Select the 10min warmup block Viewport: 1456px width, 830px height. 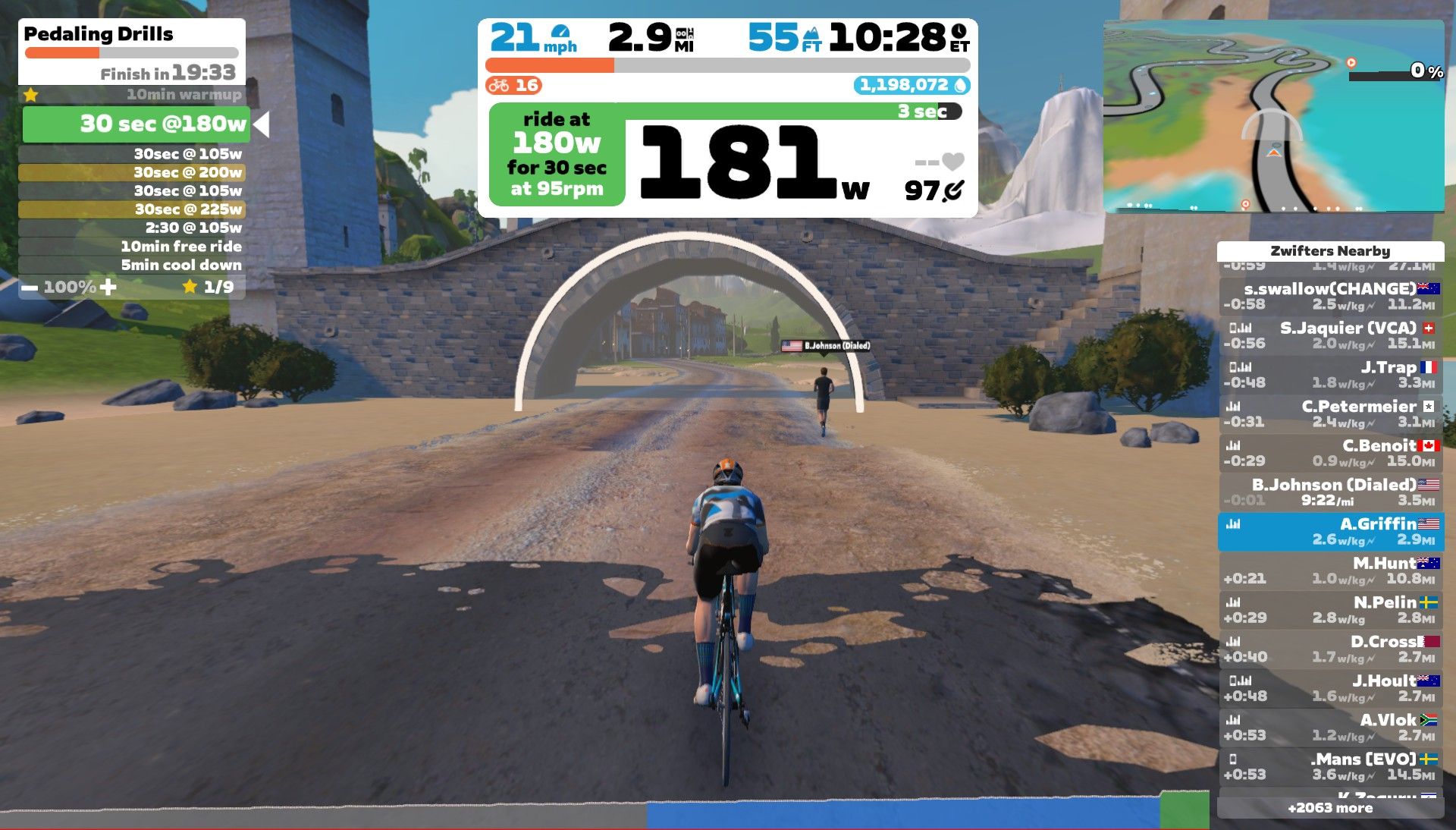tap(132, 95)
